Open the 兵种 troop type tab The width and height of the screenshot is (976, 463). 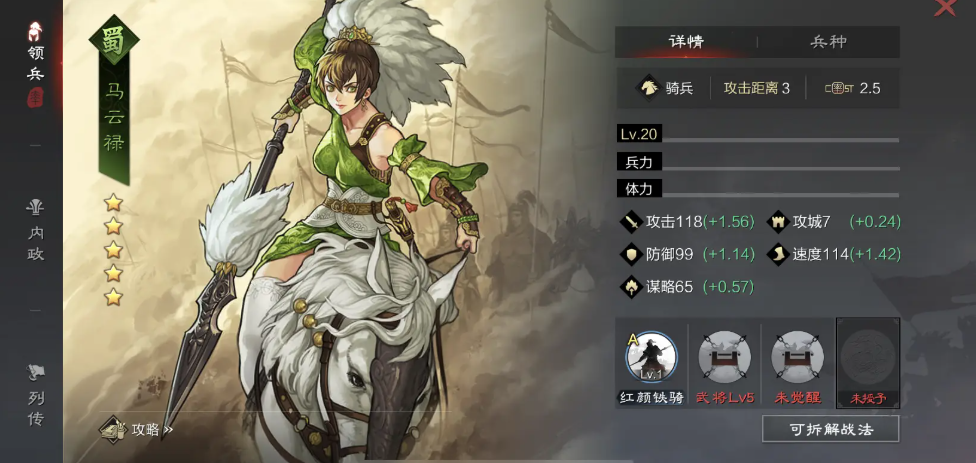(828, 42)
